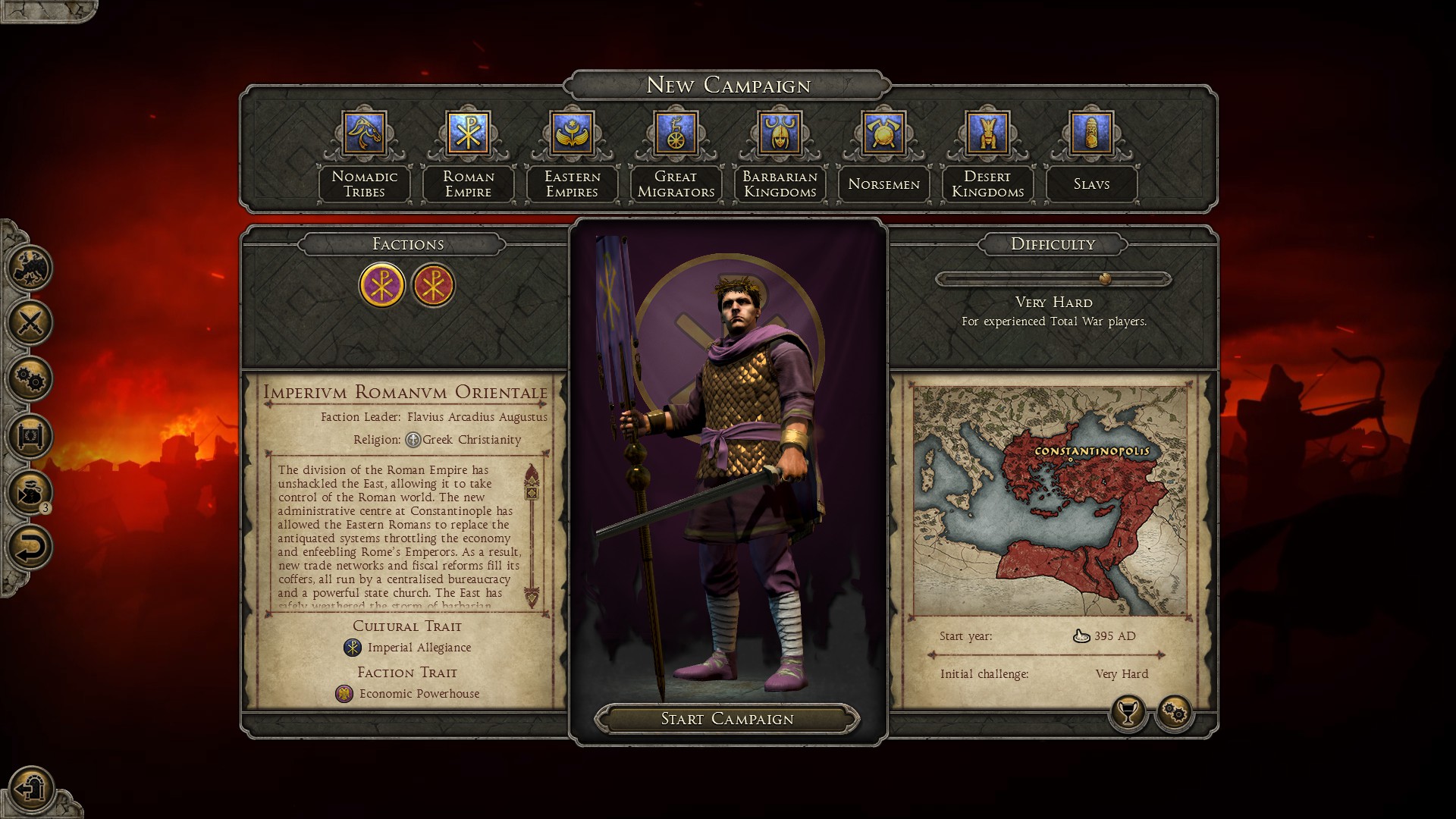
Task: Select the Great Migrators group
Action: (676, 133)
